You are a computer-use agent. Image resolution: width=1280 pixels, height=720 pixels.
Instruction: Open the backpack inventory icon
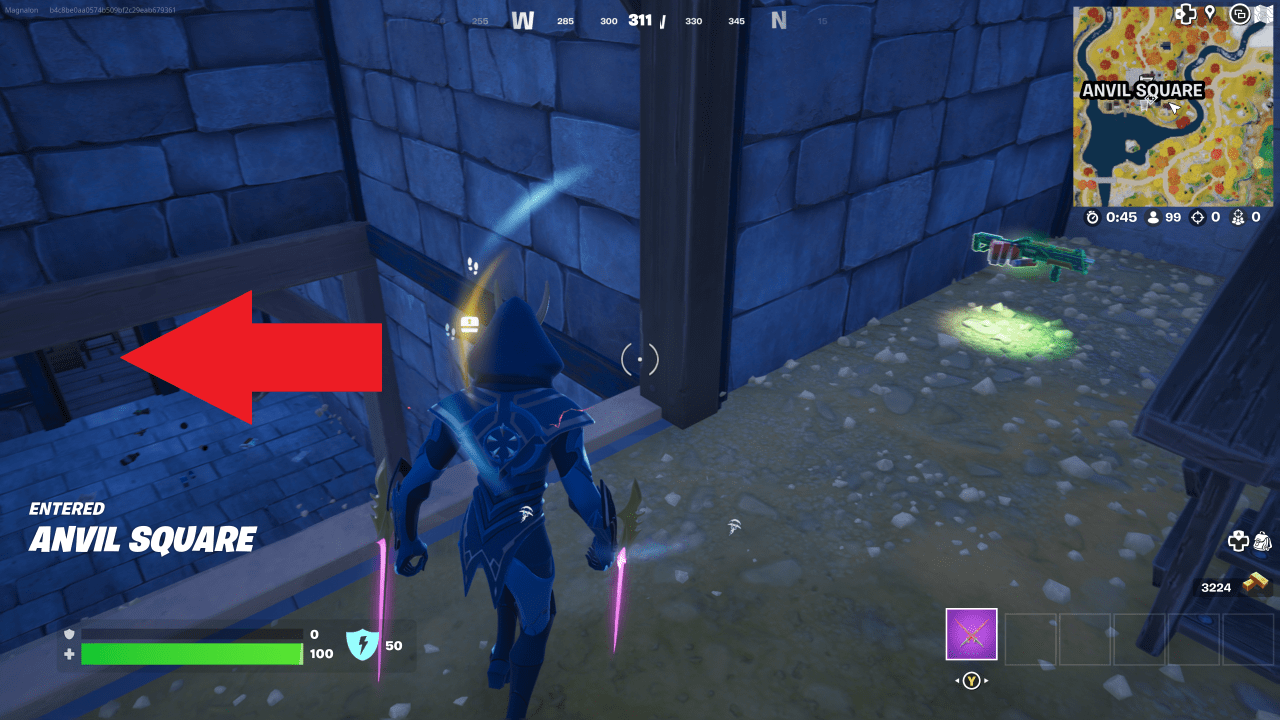[1263, 542]
